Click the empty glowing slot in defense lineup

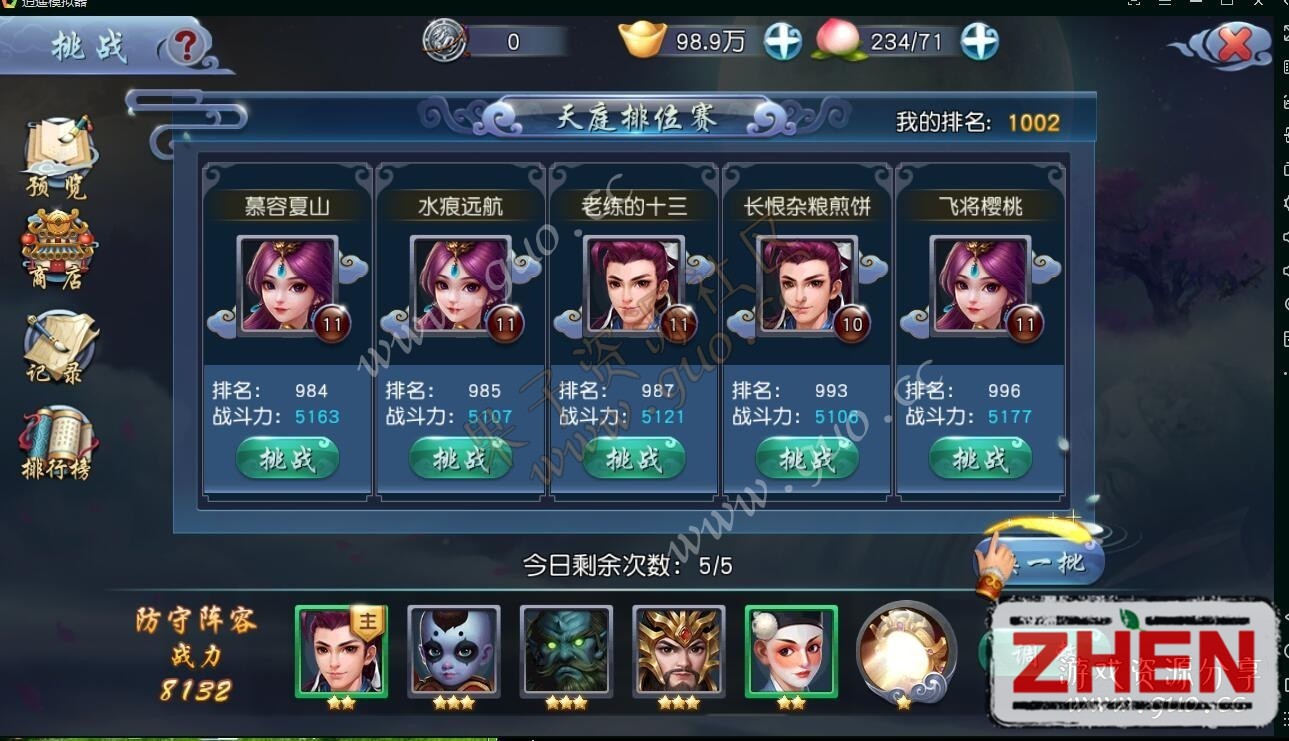click(x=906, y=652)
